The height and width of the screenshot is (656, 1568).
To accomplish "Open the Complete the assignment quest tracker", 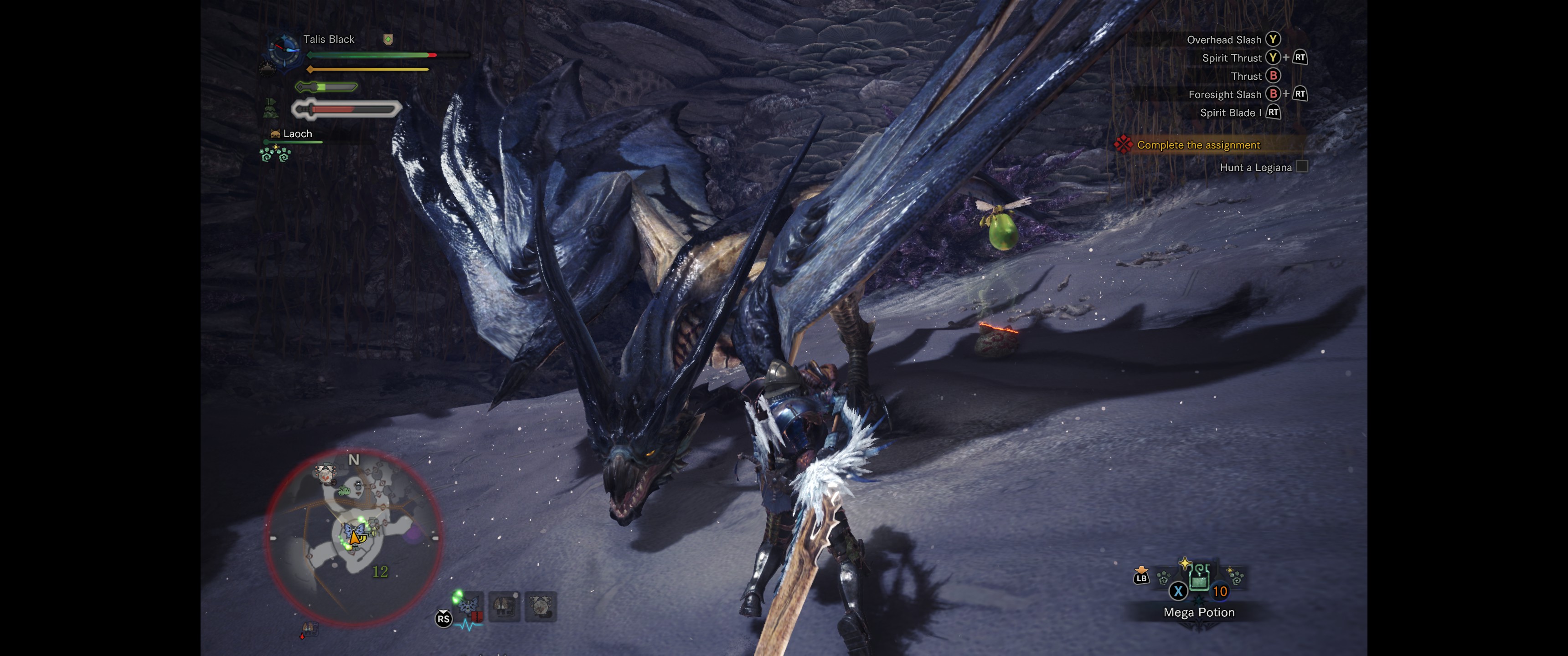I will (1197, 145).
